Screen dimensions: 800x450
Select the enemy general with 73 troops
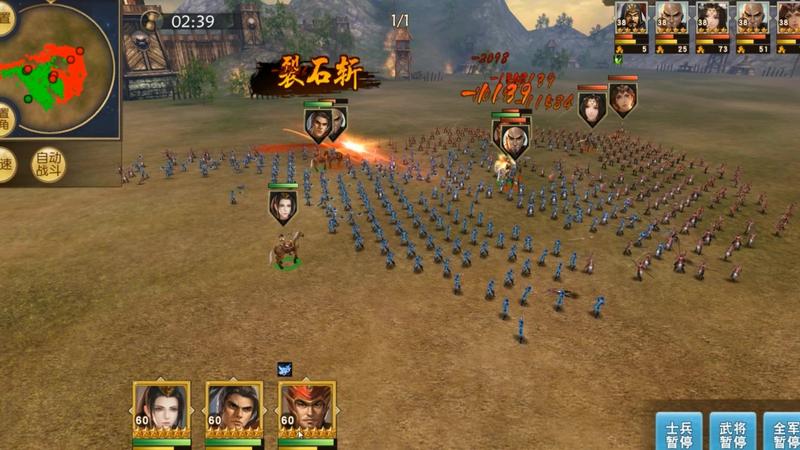[712, 22]
